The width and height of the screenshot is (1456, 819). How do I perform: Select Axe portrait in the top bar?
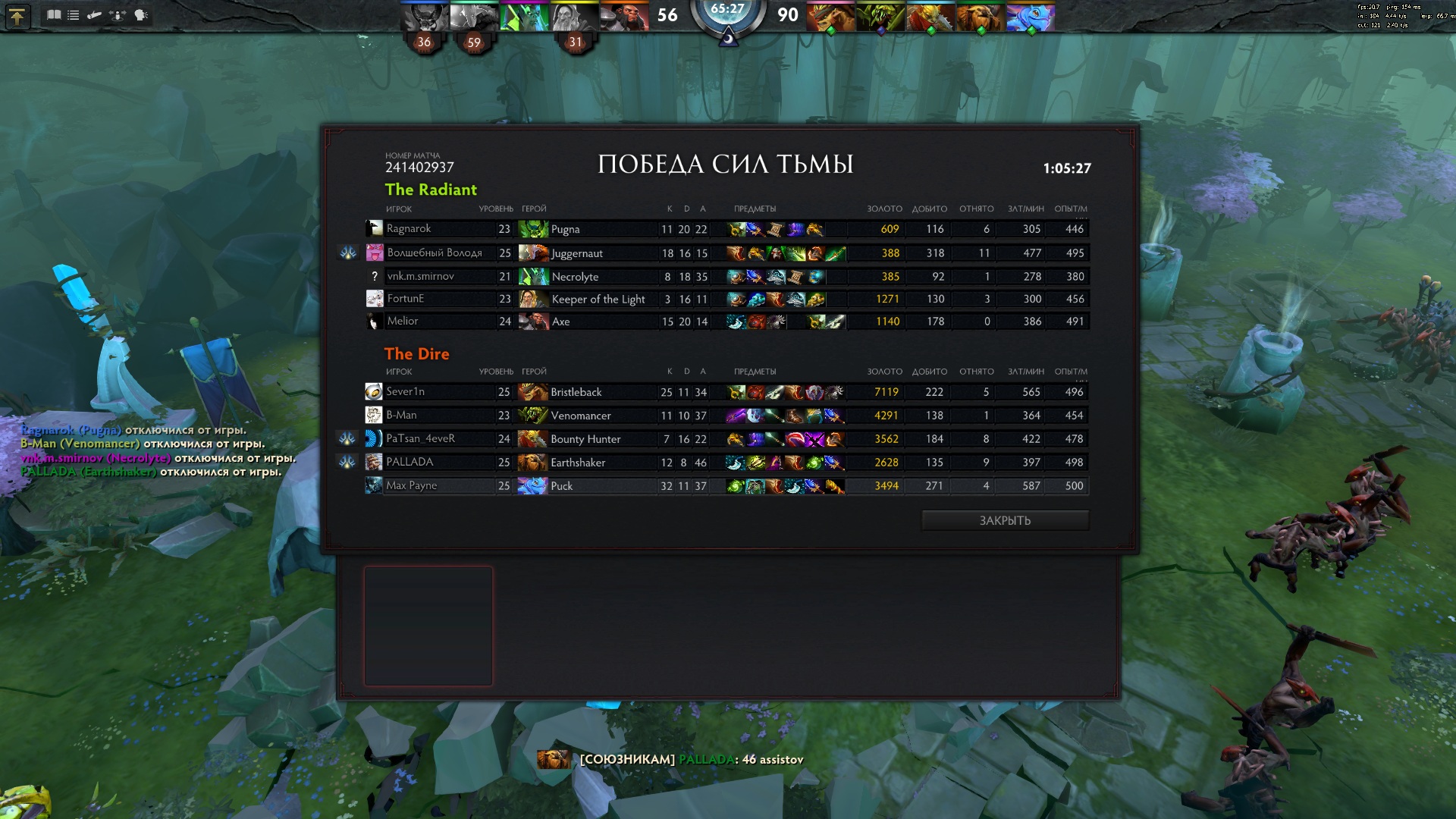click(624, 16)
